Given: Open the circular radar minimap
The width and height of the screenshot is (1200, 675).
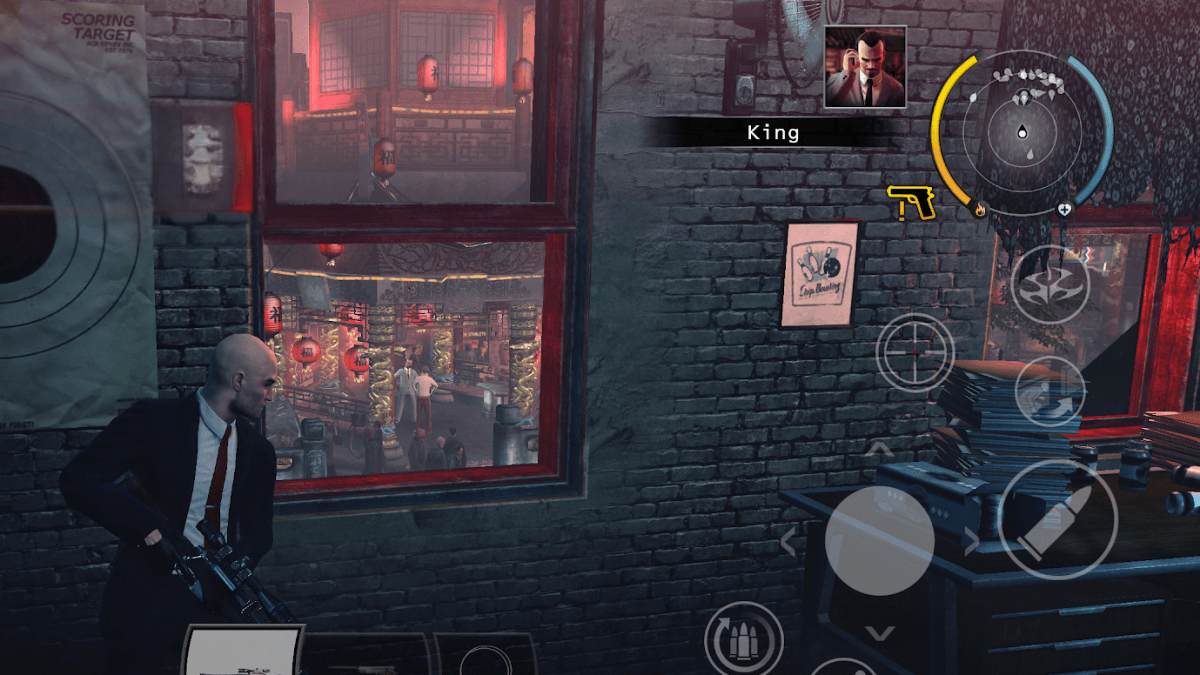Looking at the screenshot, I should 1021,133.
